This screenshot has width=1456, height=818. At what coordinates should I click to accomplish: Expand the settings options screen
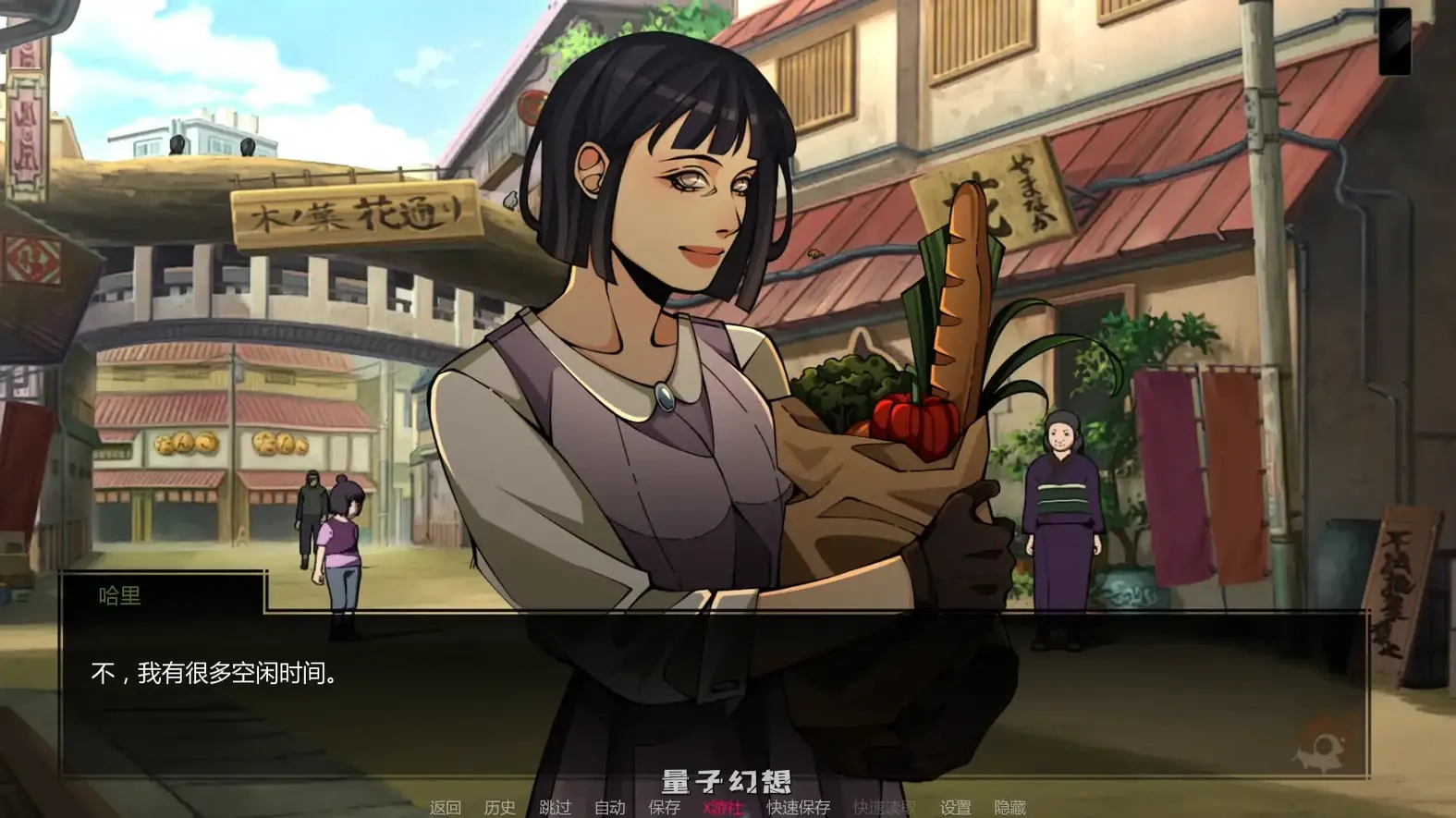[x=957, y=807]
